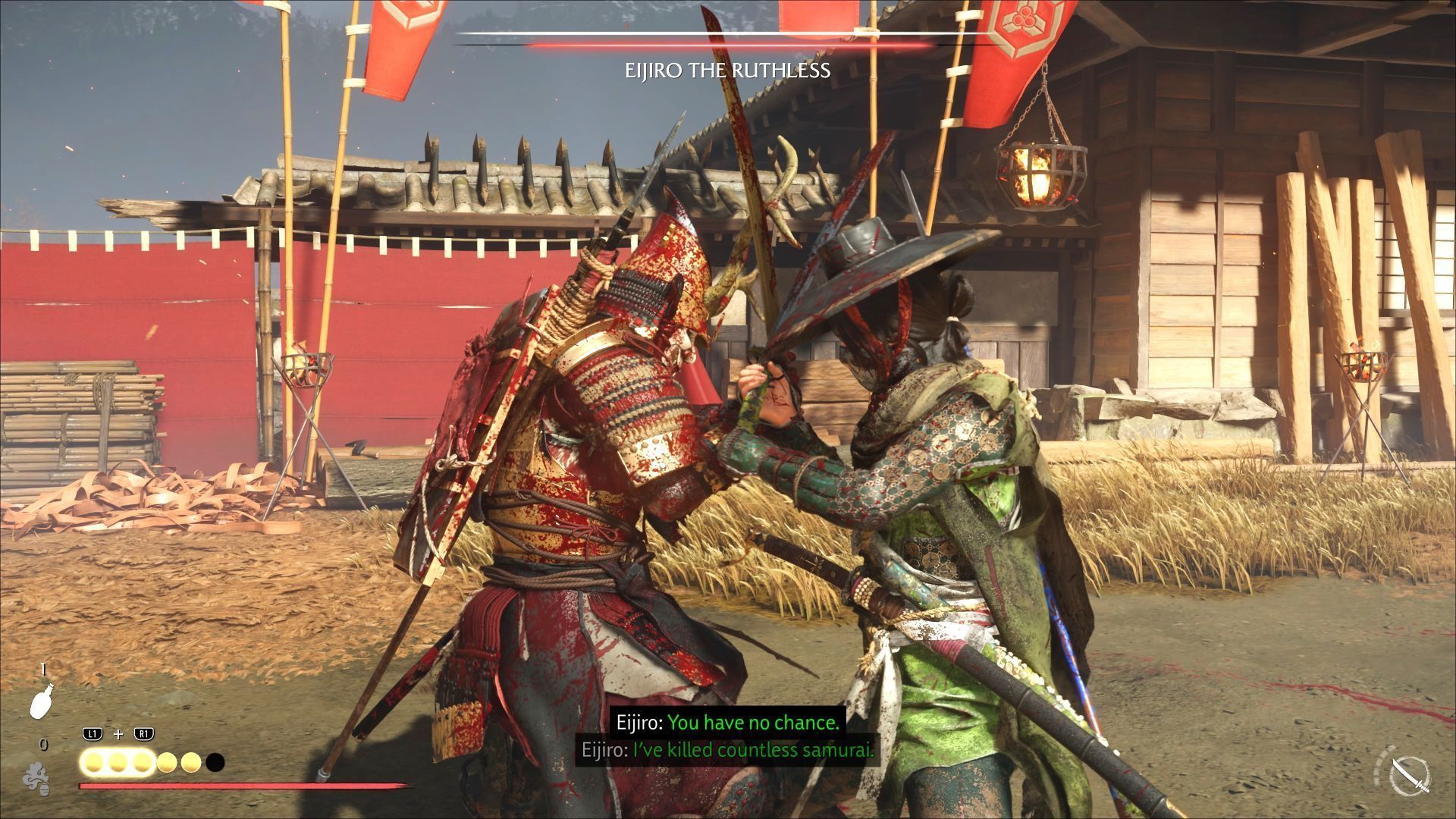The width and height of the screenshot is (1456, 819).
Task: Select the katana weapon icon
Action: point(1410,779)
